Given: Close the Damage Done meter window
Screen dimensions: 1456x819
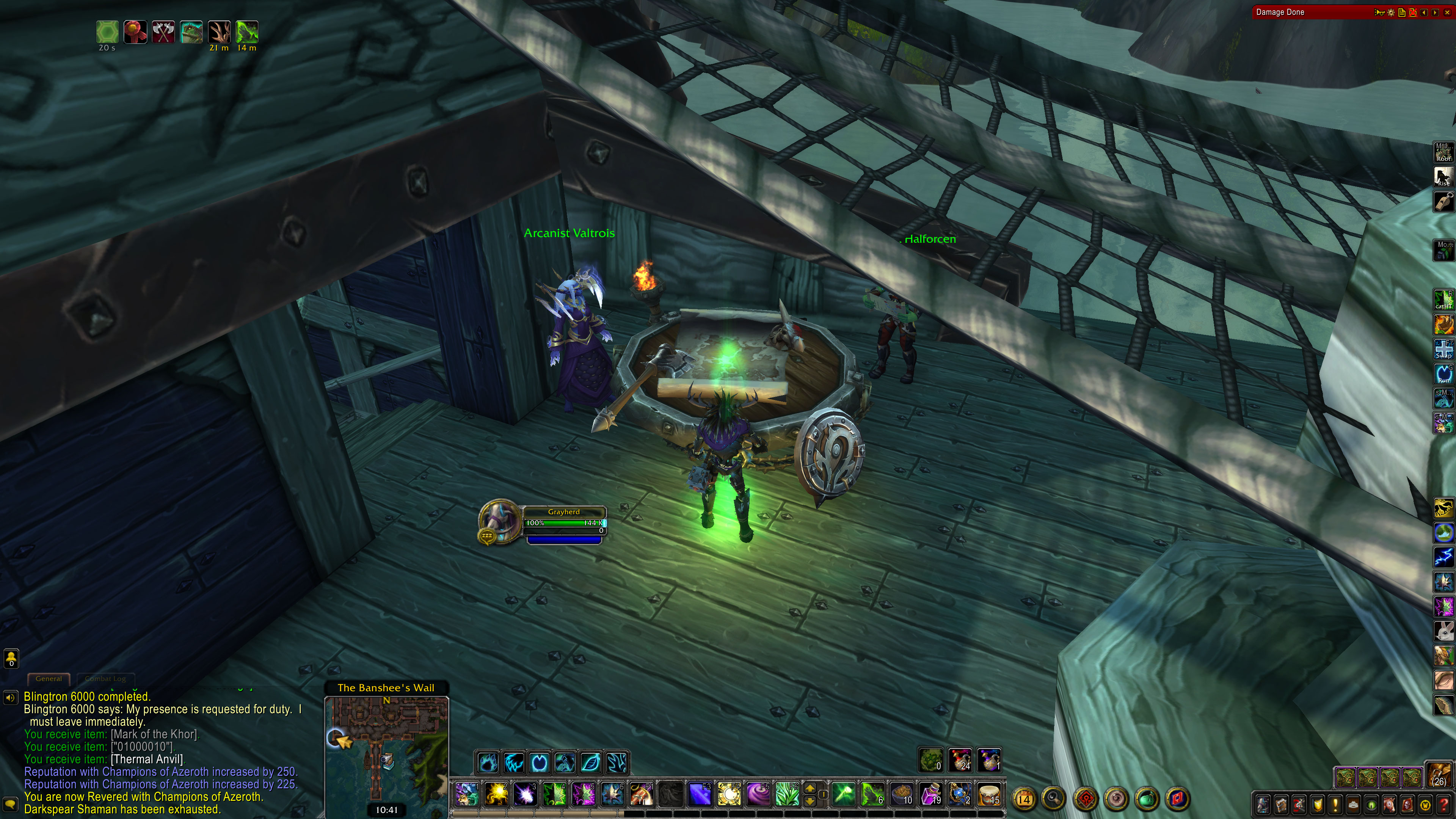Looking at the screenshot, I should click(x=1447, y=13).
